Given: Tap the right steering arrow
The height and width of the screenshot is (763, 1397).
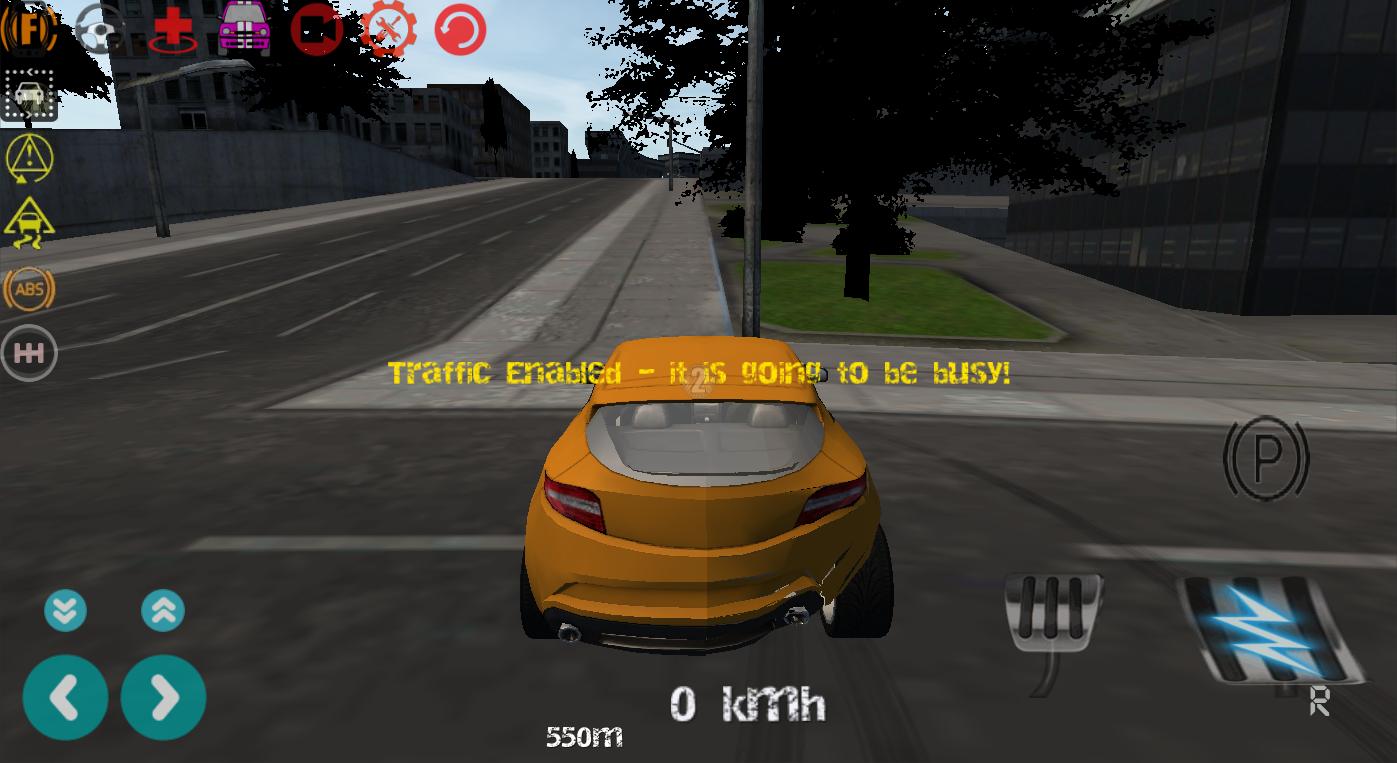Looking at the screenshot, I should pyautogui.click(x=163, y=697).
